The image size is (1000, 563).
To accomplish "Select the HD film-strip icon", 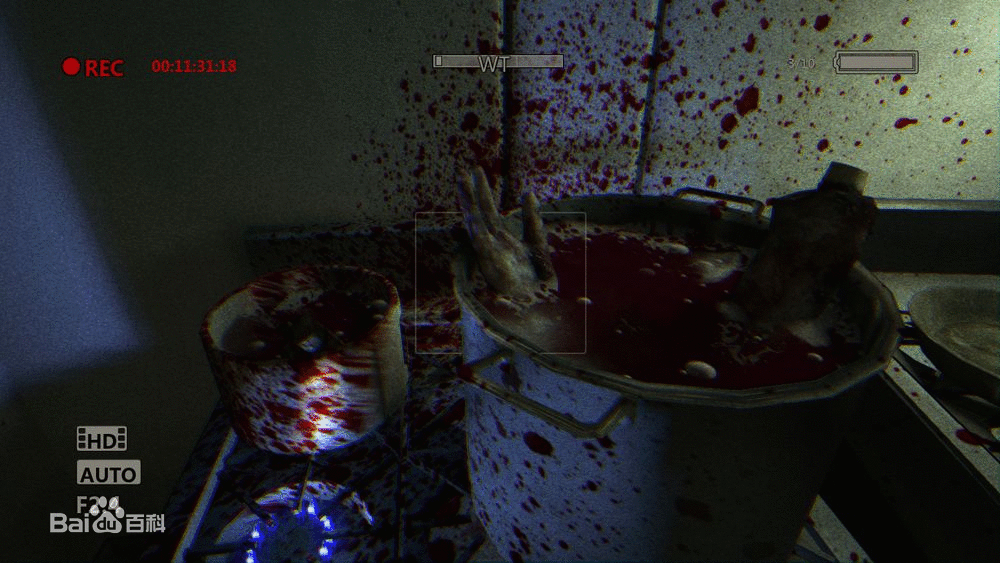I will [102, 438].
